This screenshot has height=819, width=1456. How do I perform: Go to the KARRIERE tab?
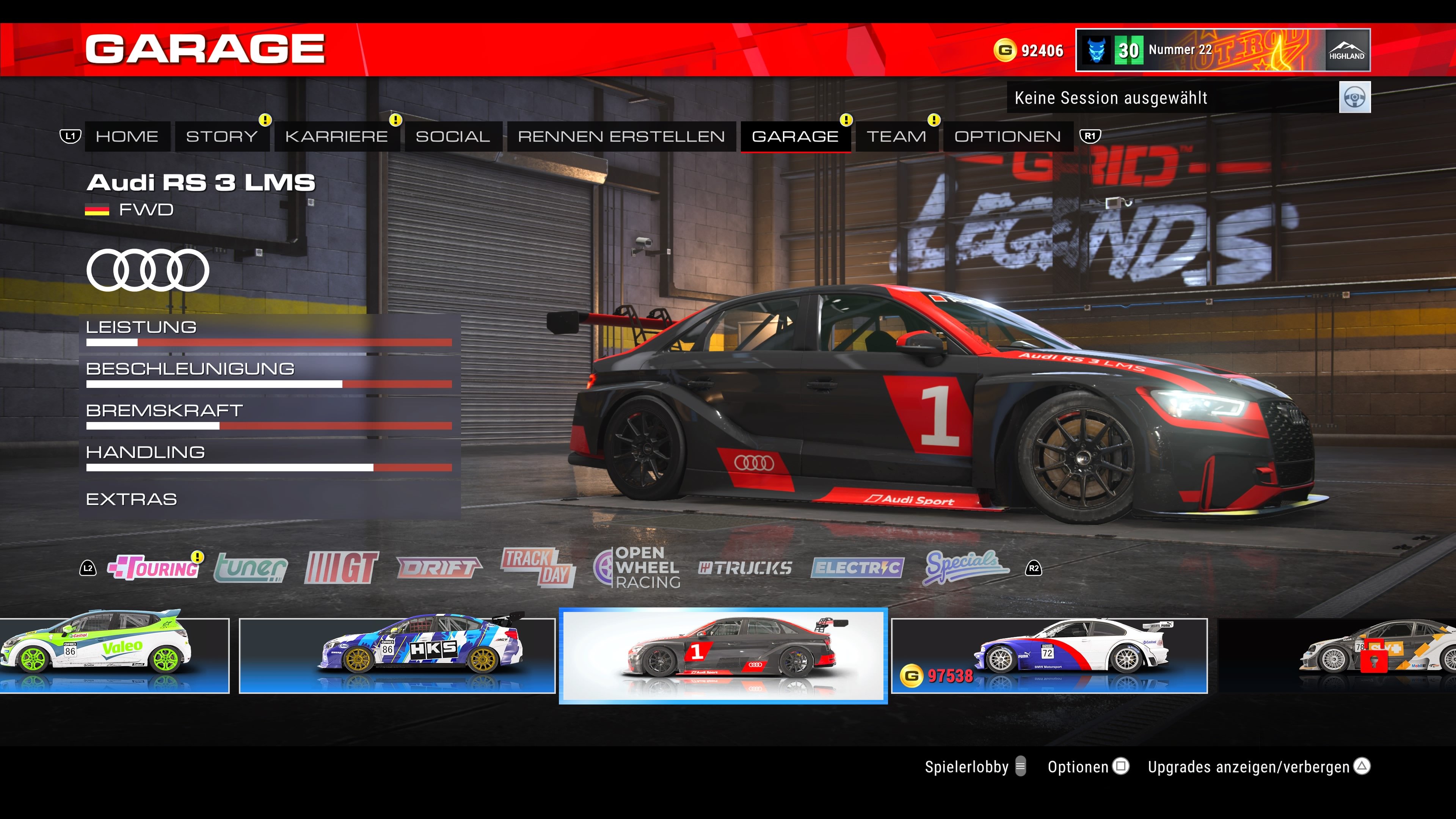(336, 137)
